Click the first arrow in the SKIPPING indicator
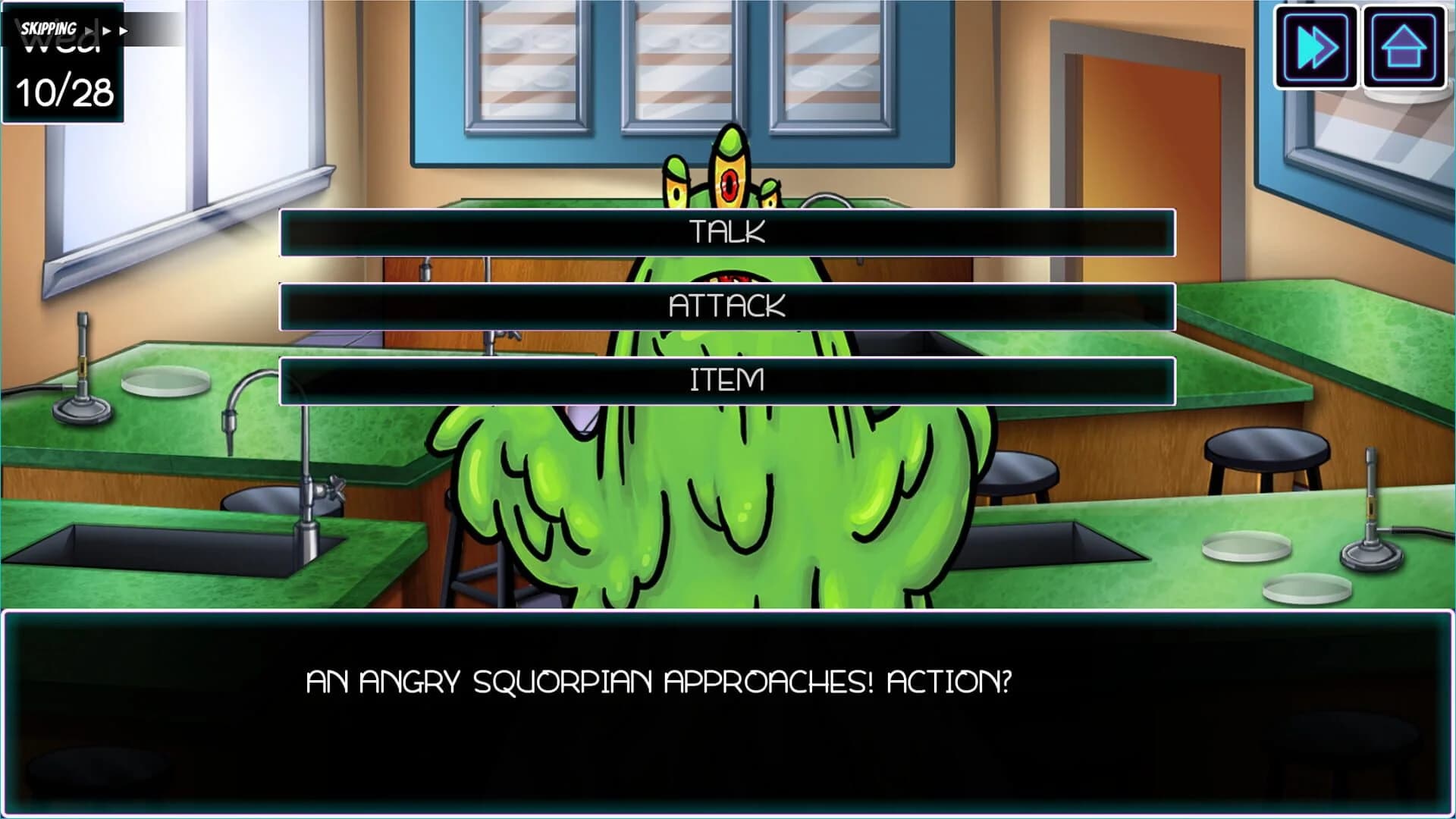 [89, 29]
